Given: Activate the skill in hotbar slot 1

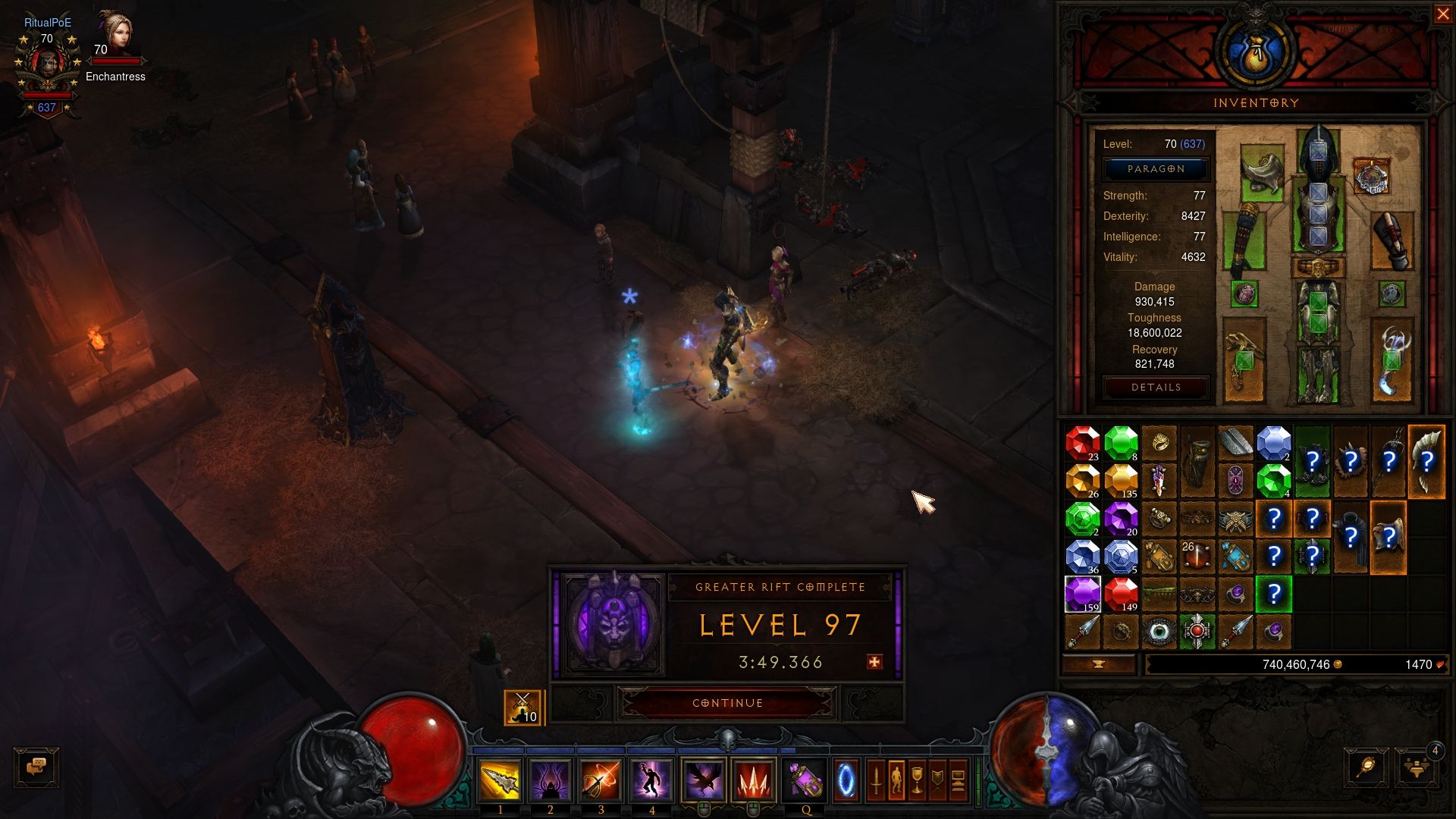Looking at the screenshot, I should pos(500,780).
